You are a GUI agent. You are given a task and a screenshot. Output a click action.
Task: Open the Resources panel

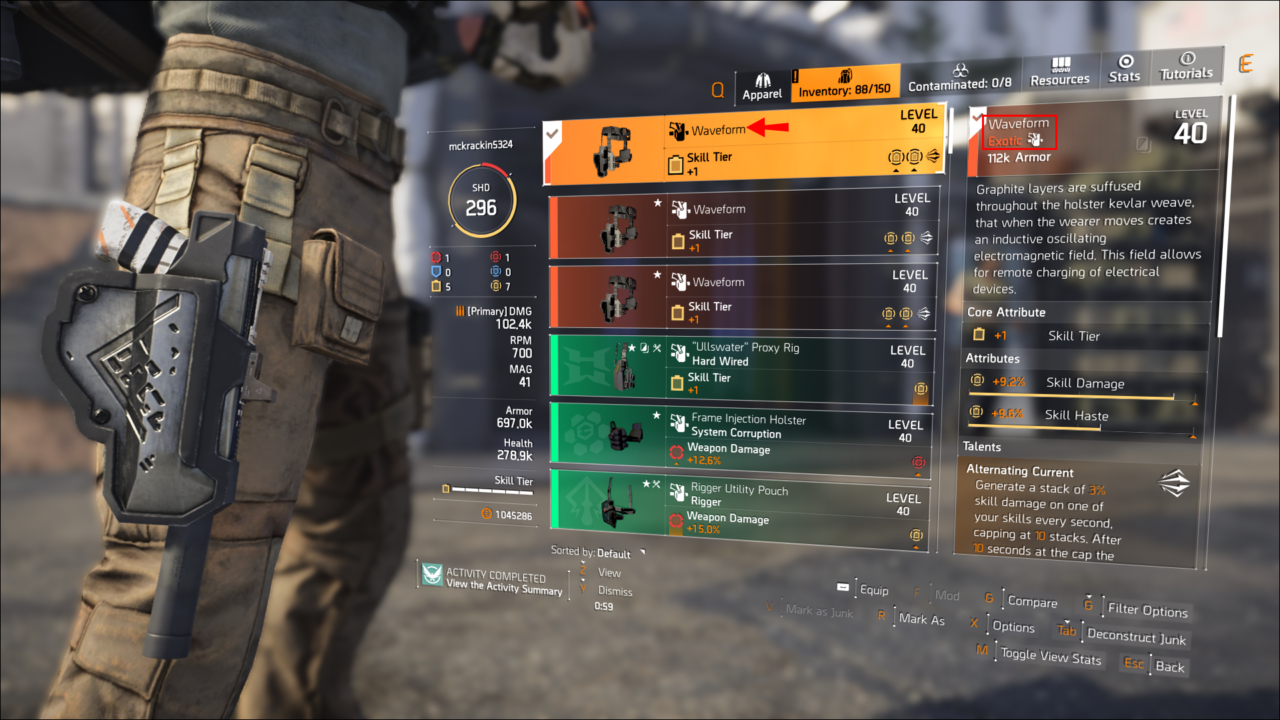tap(1059, 72)
